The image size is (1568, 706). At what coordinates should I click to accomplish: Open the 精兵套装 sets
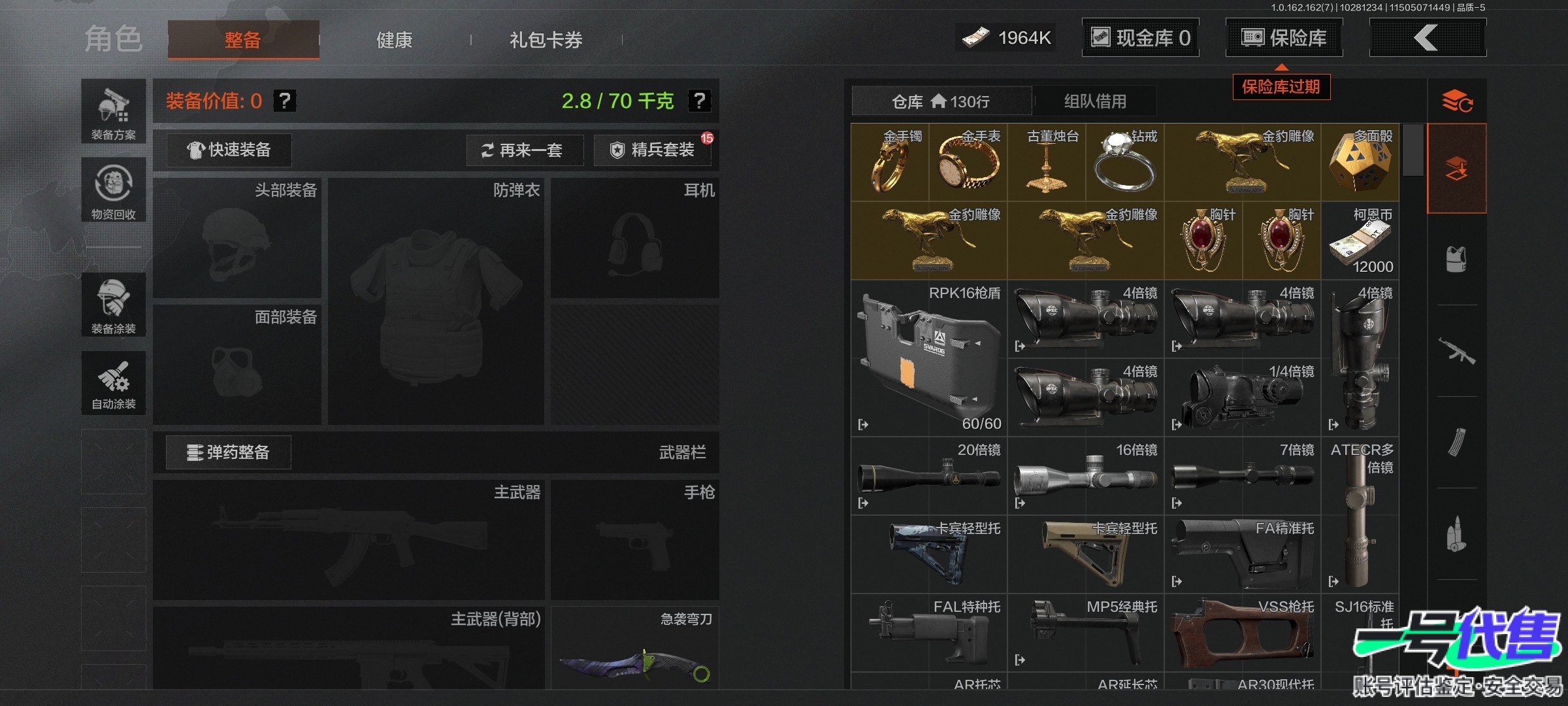[x=653, y=150]
